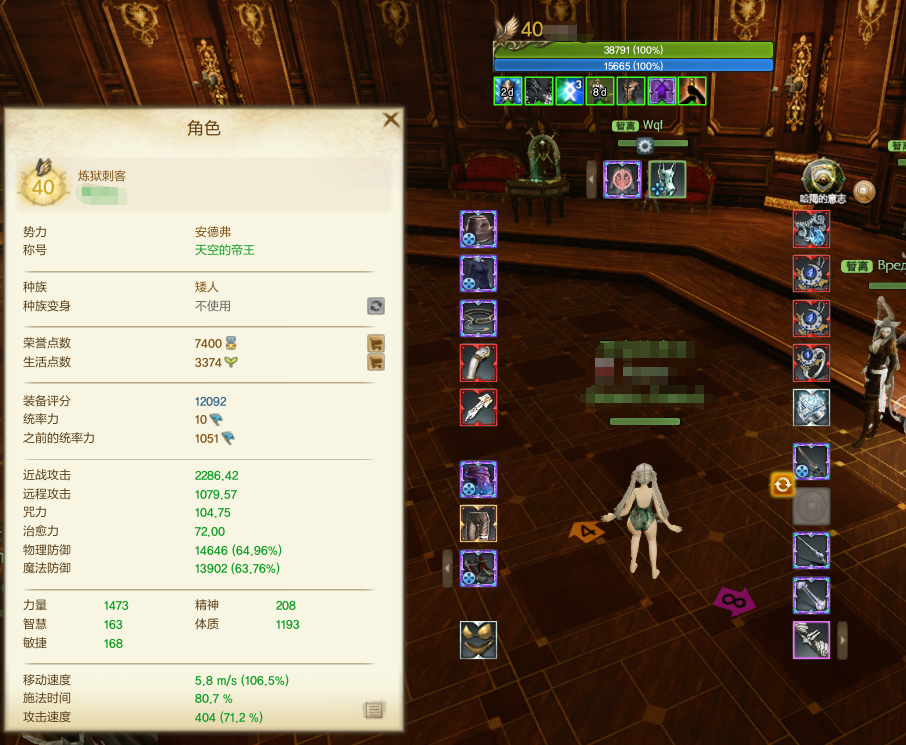
Task: Toggle the 种族变身 race transformation button
Action: click(x=376, y=306)
